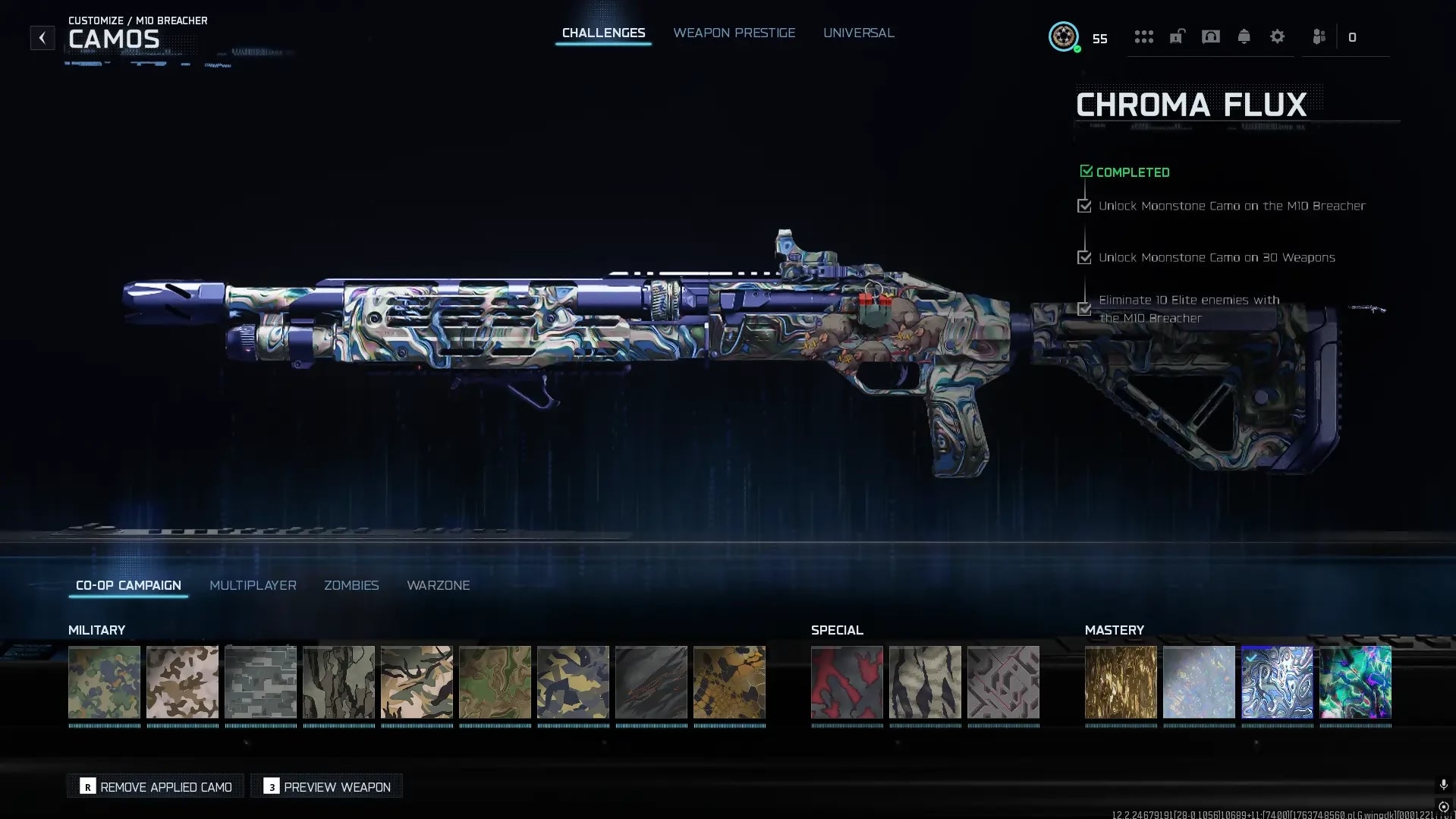Preview the weapon

click(327, 786)
